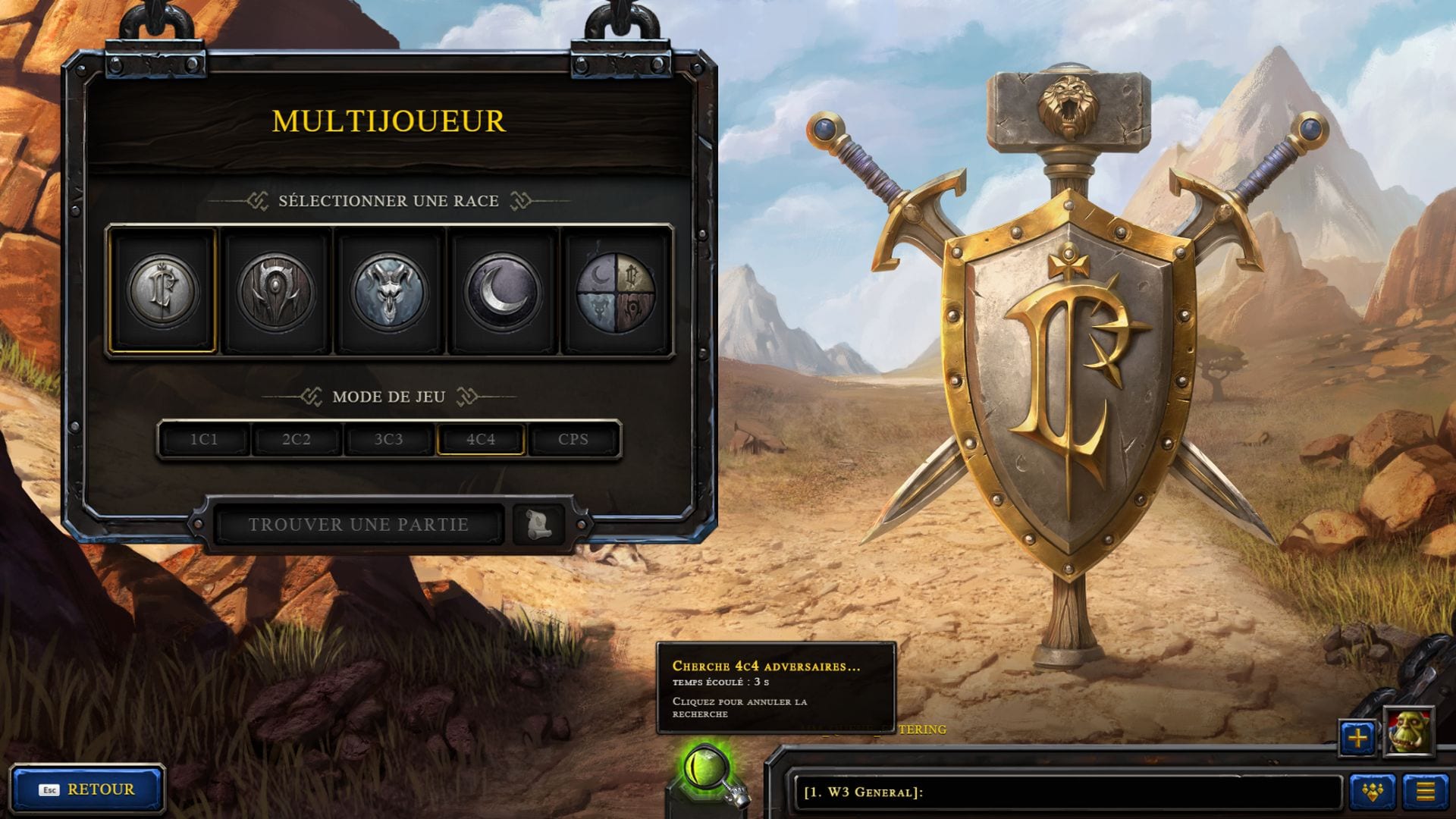
Task: Choose the random race four-quadrant emblem
Action: pos(615,291)
